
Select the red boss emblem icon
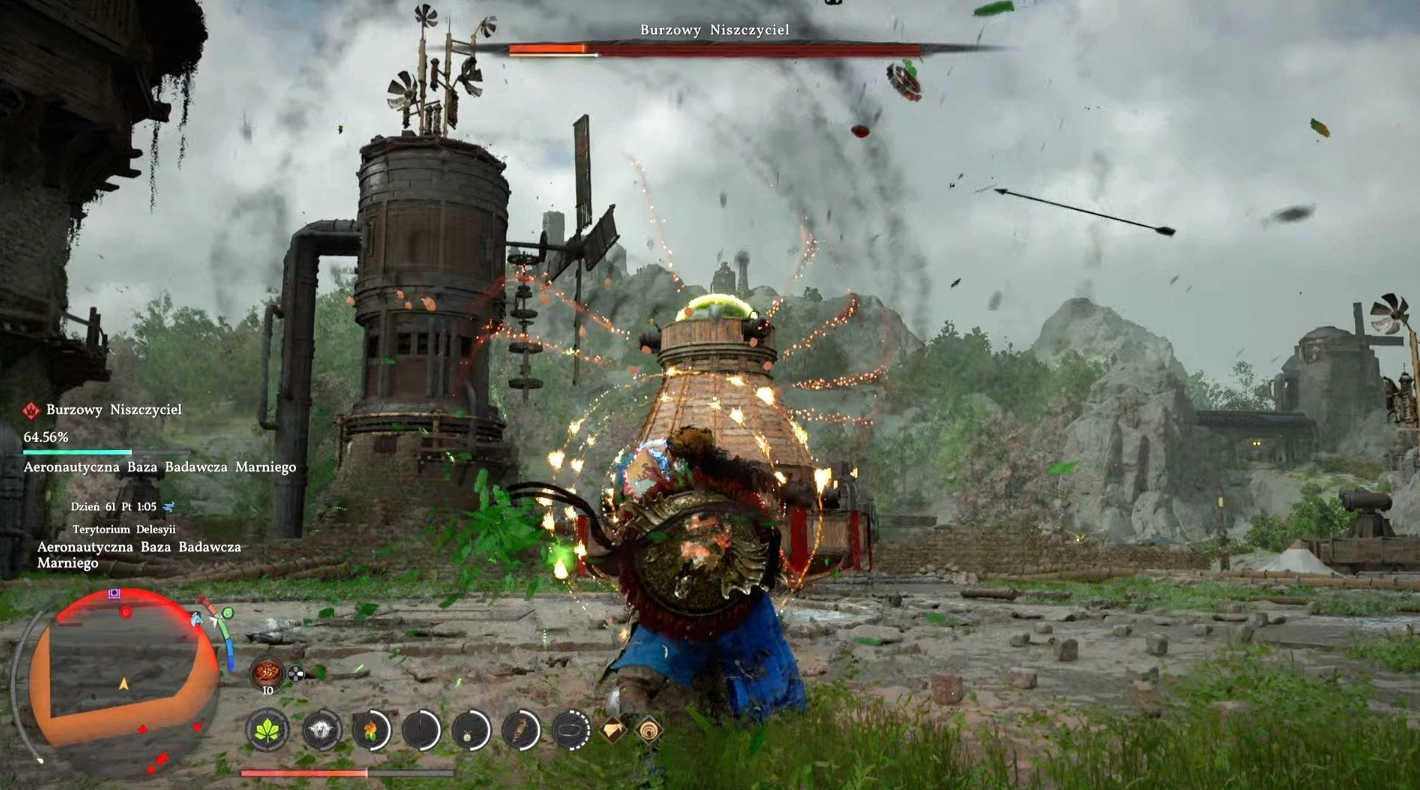tap(32, 410)
